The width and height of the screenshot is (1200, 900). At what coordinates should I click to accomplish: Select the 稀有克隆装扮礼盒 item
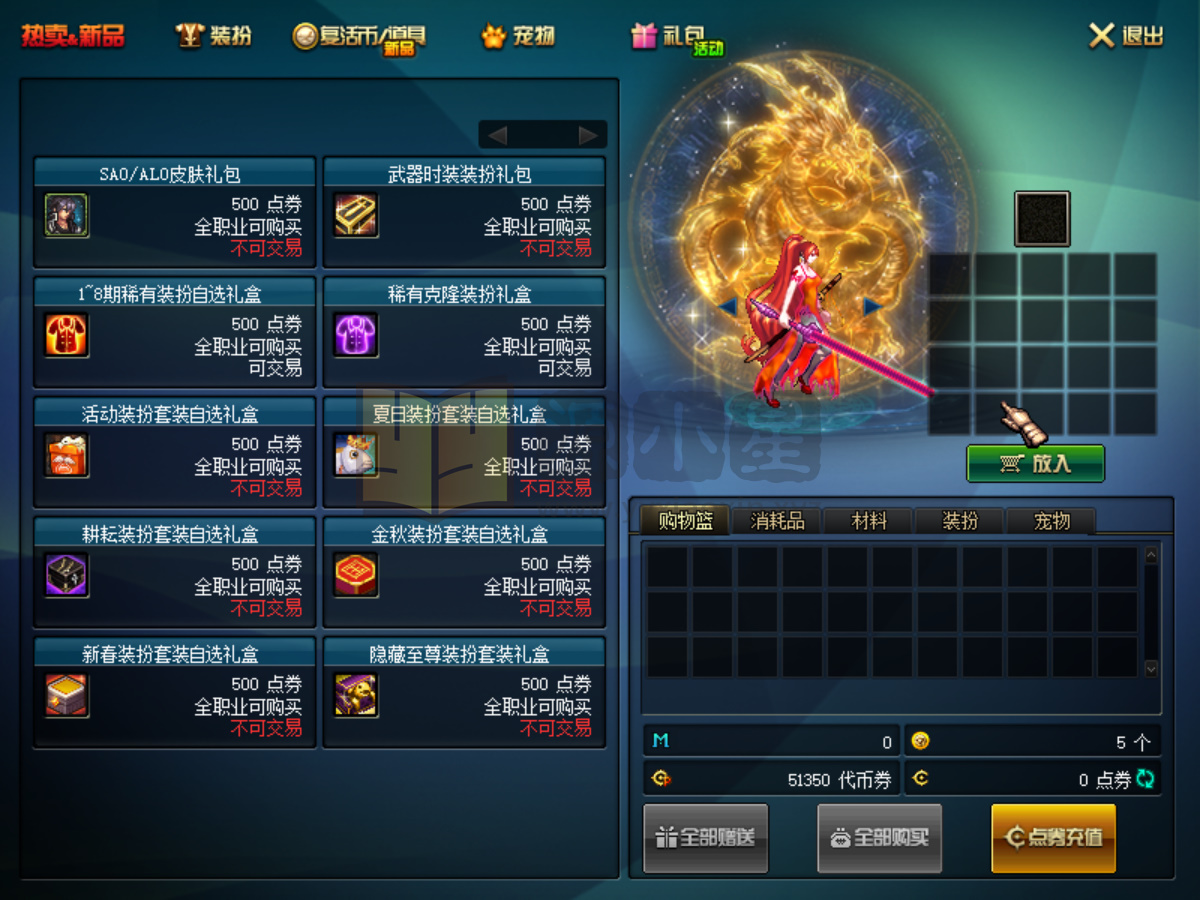tap(464, 332)
